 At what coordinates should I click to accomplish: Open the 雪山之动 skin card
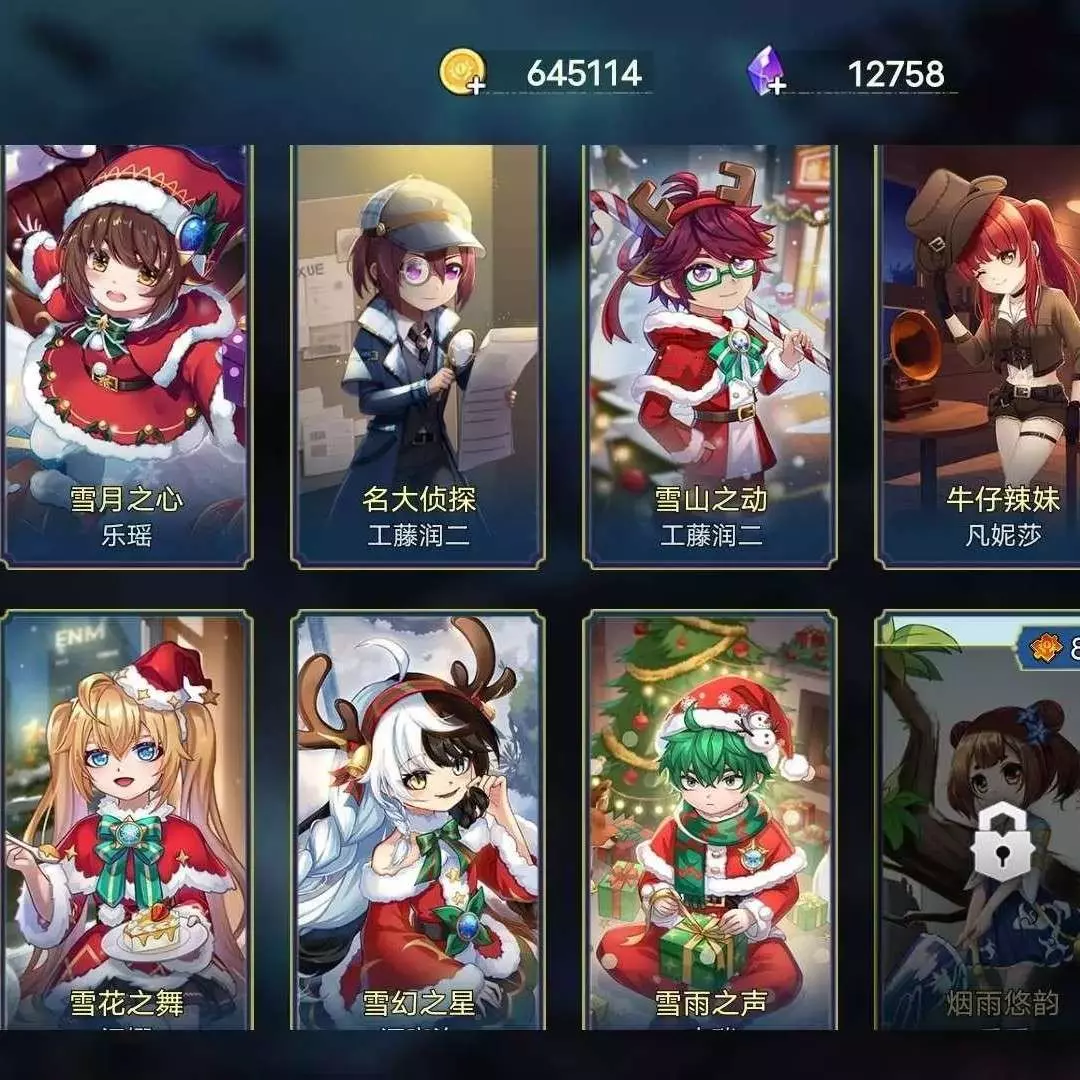tap(710, 355)
